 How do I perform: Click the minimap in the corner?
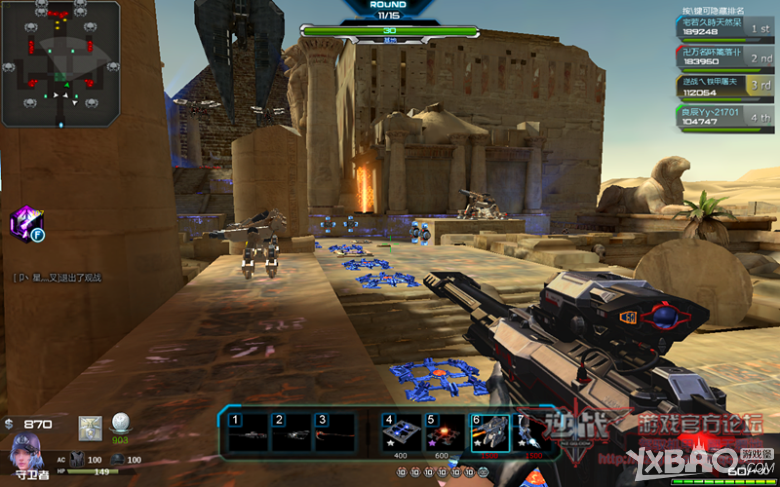(62, 62)
